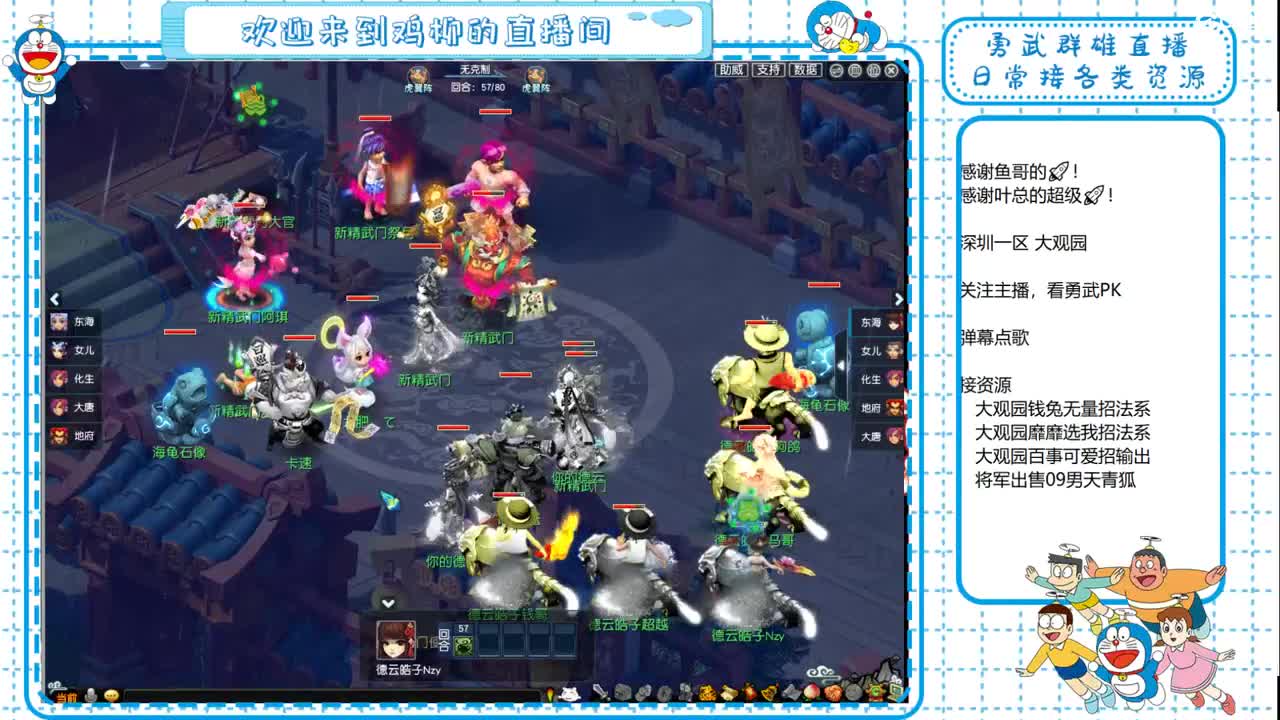Click the sword item icon in bottom toolbar

point(601,692)
